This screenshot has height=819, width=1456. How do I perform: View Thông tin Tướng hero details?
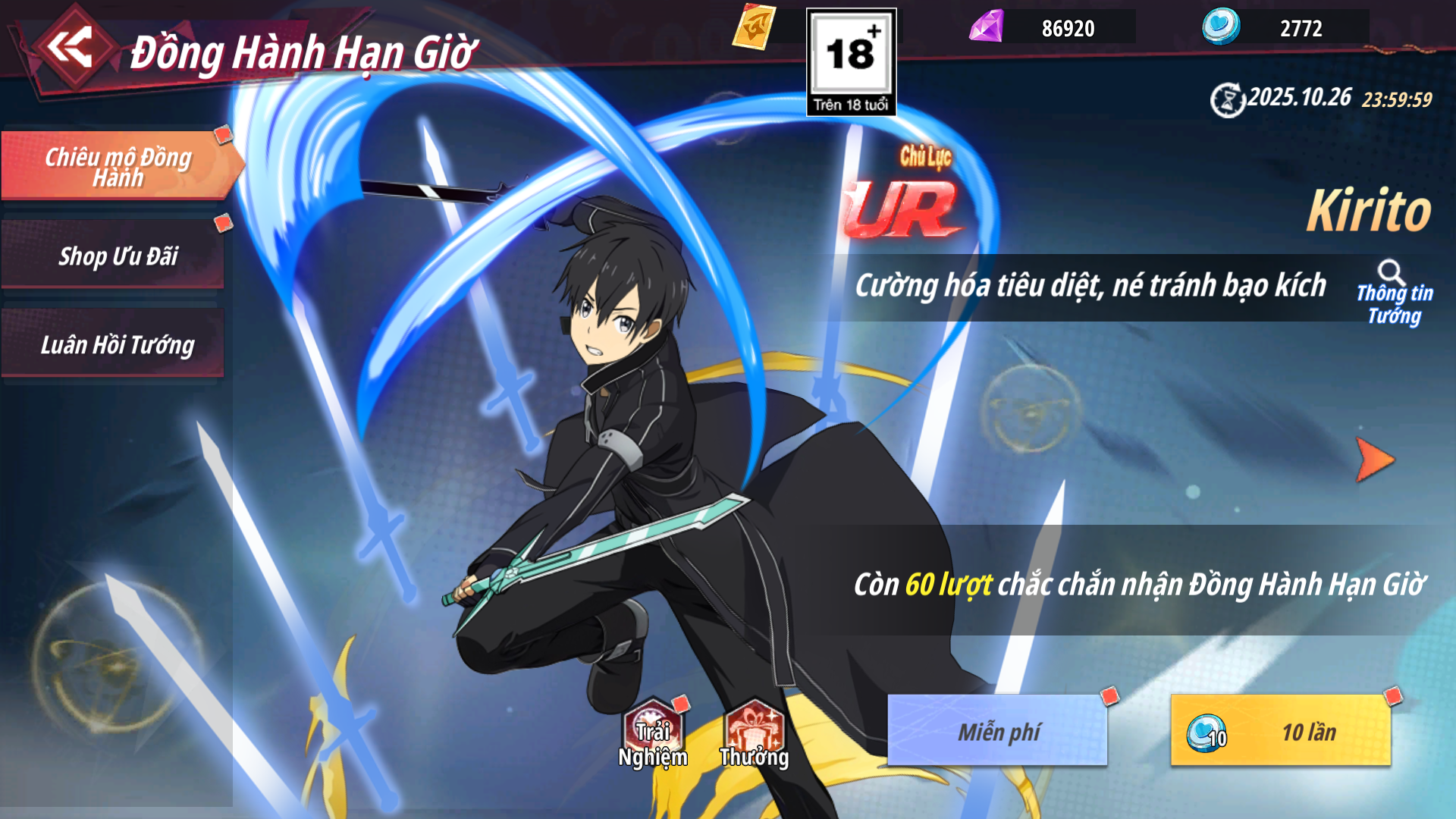[1394, 293]
